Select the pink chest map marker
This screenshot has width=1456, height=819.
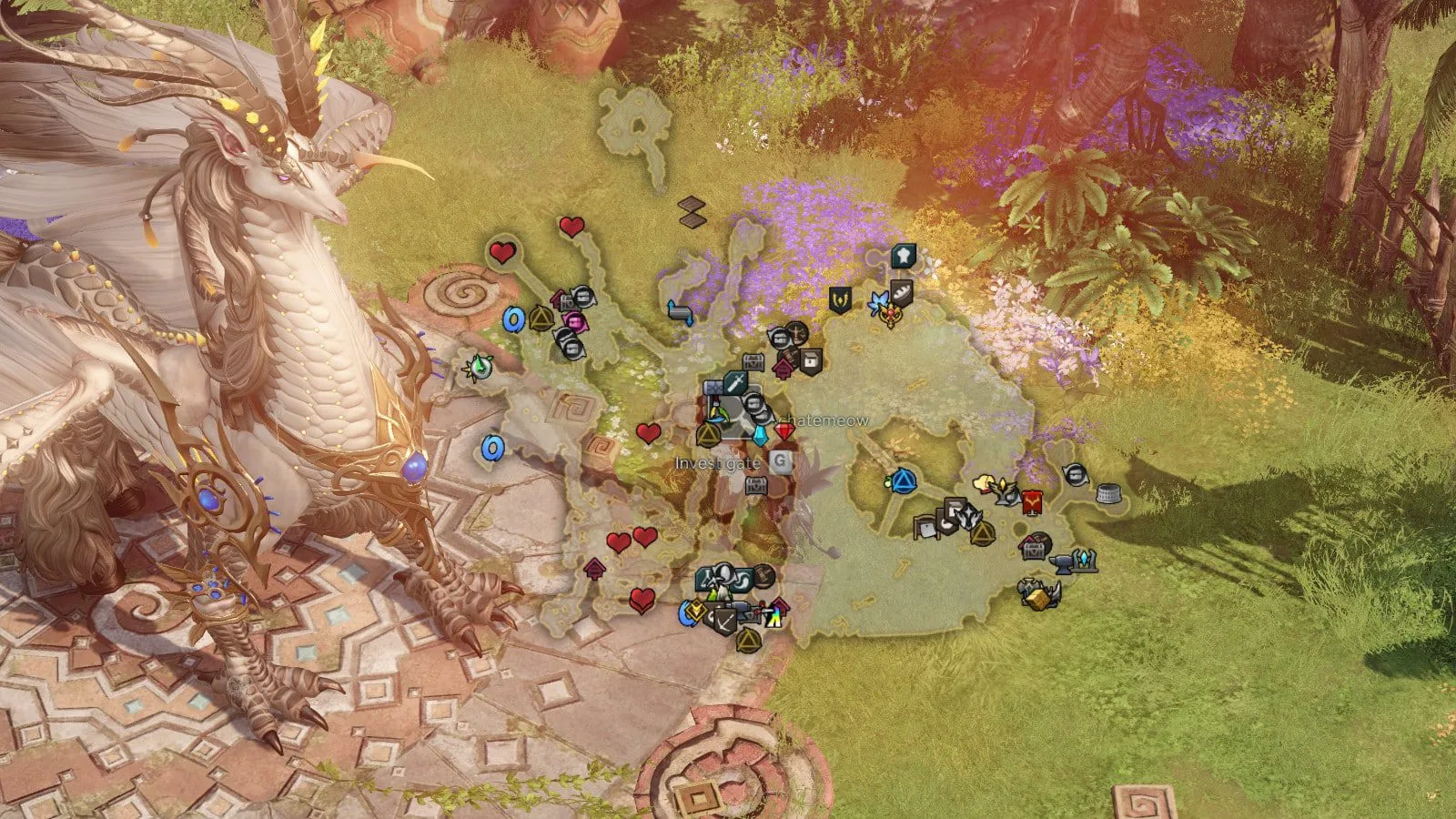tap(575, 320)
